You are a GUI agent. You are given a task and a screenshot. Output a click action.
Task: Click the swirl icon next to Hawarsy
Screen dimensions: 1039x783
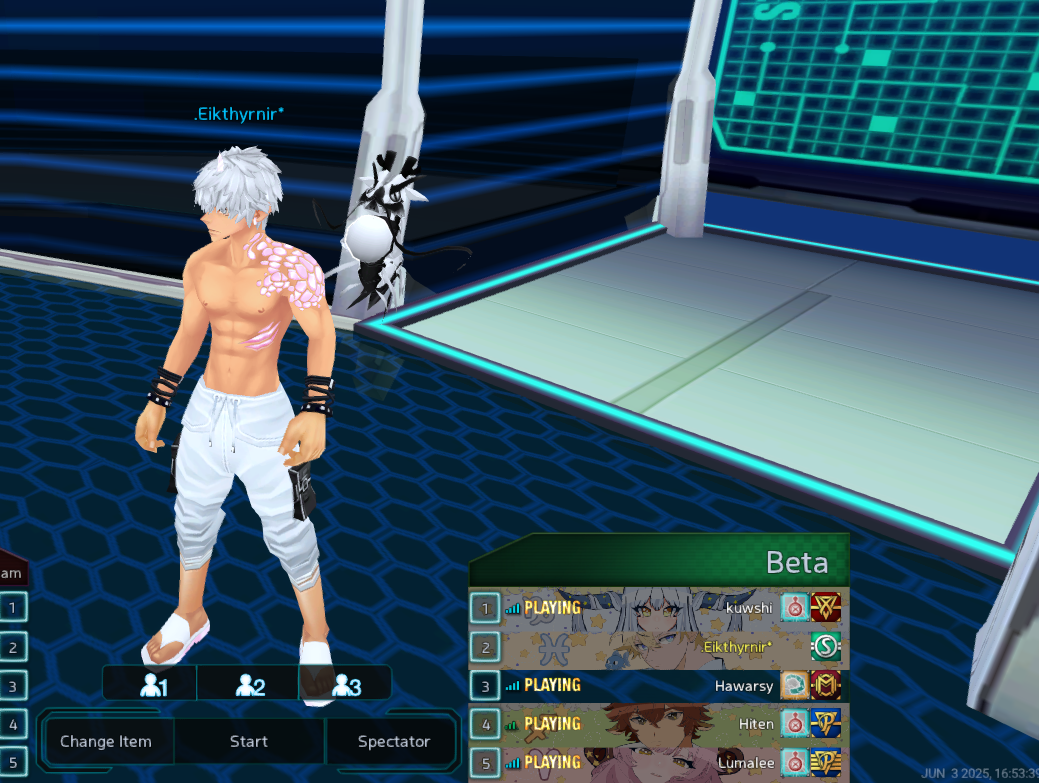click(x=795, y=685)
